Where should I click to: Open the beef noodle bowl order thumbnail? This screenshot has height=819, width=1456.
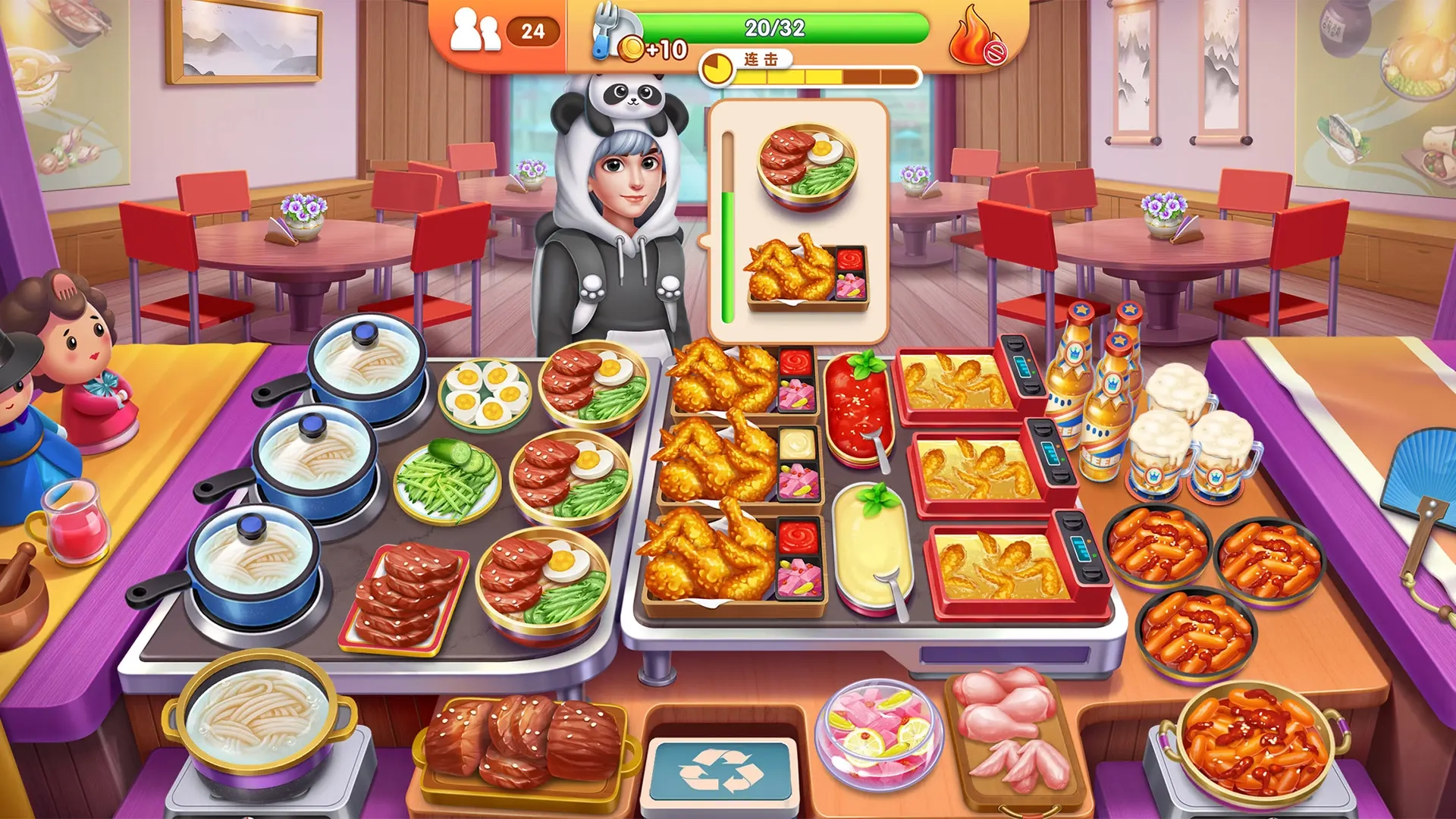[807, 163]
